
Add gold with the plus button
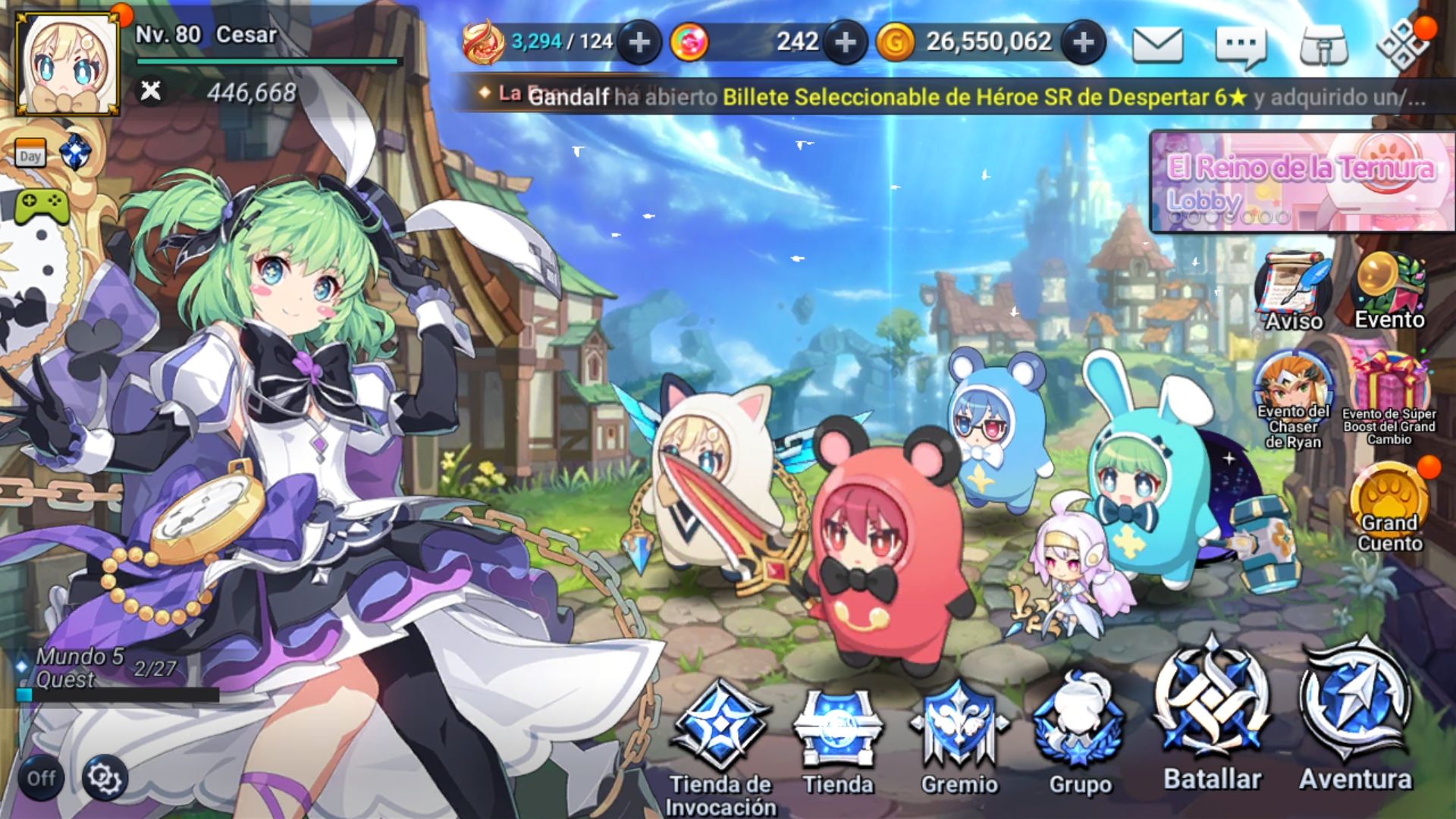pos(1082,43)
